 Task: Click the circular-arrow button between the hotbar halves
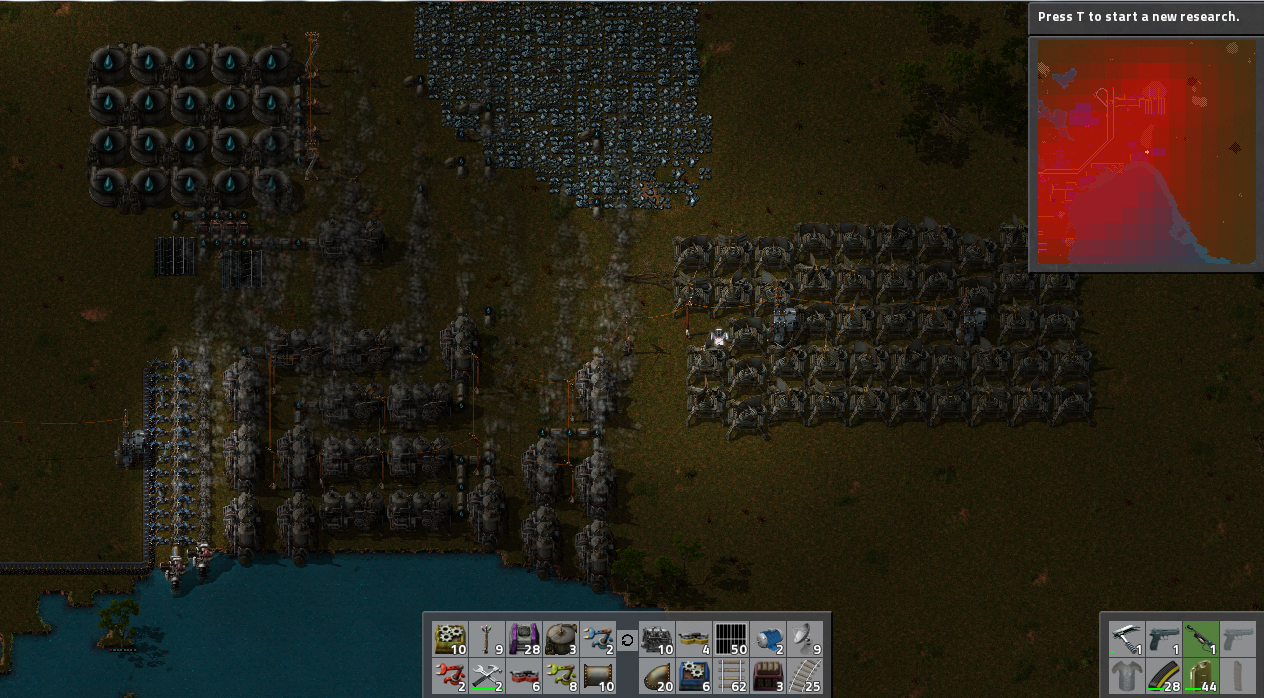point(627,640)
